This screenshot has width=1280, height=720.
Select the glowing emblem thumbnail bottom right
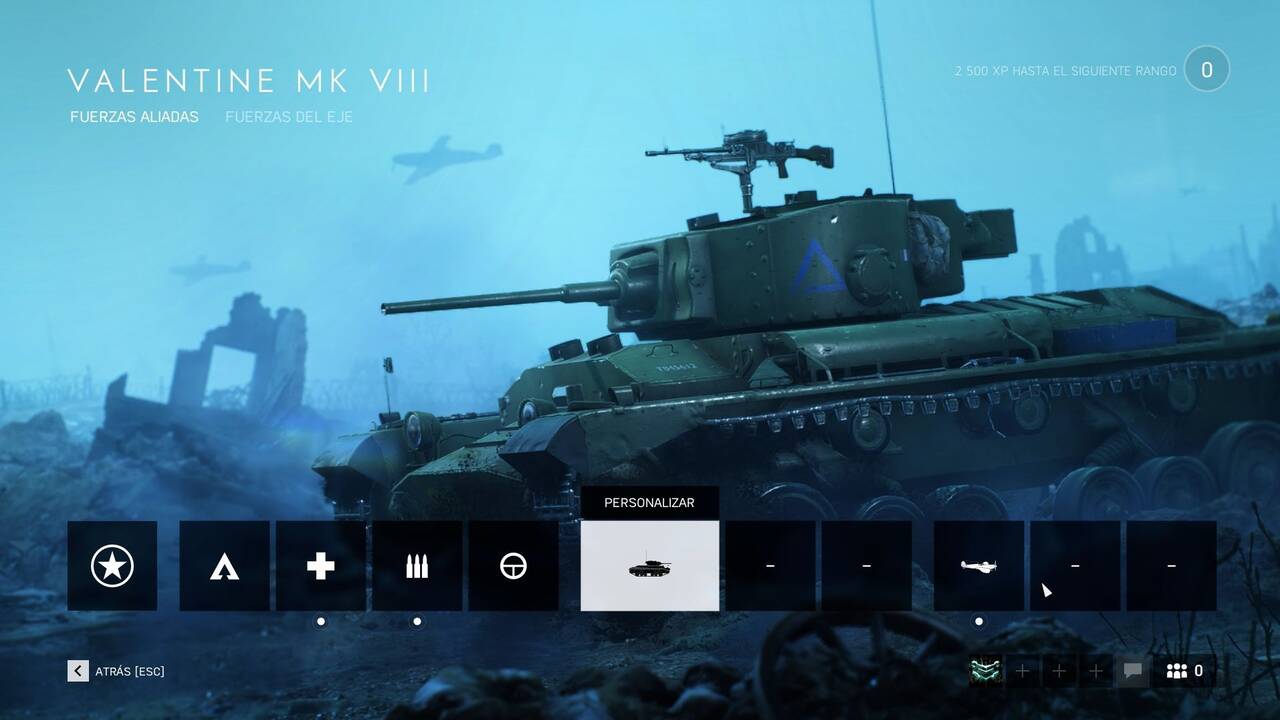click(984, 671)
